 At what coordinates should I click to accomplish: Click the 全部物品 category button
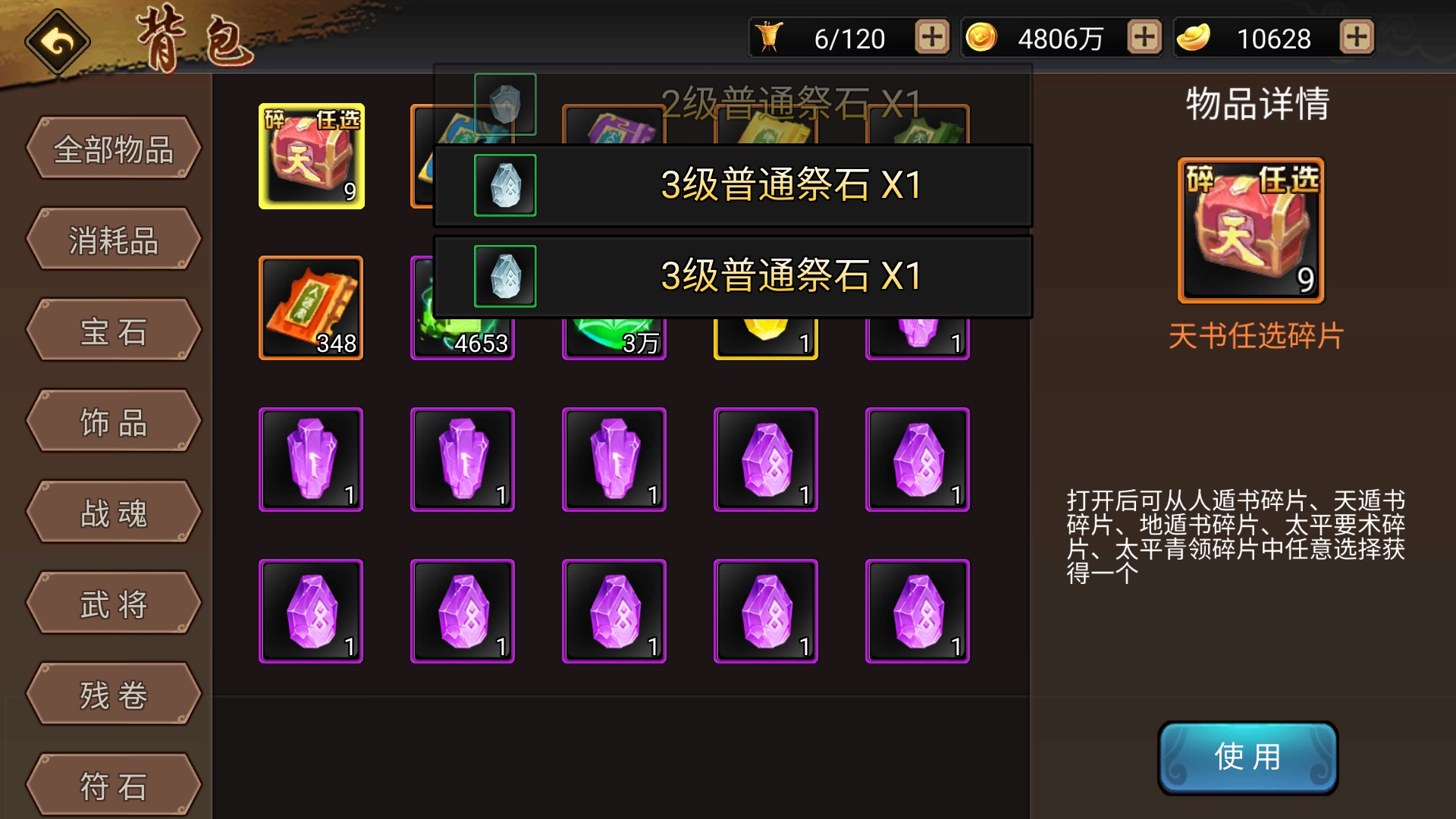[x=112, y=149]
